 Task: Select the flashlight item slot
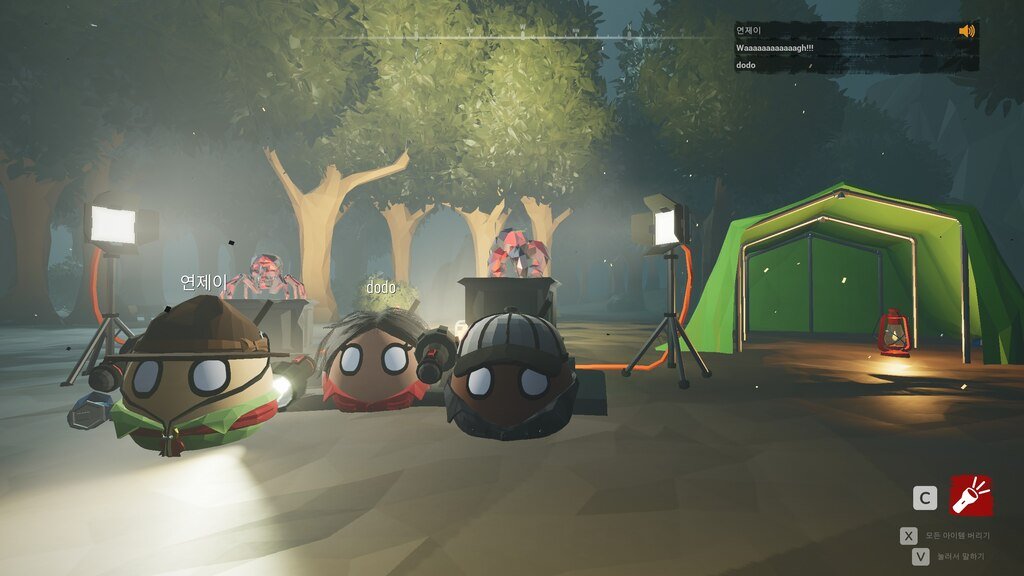(x=971, y=496)
